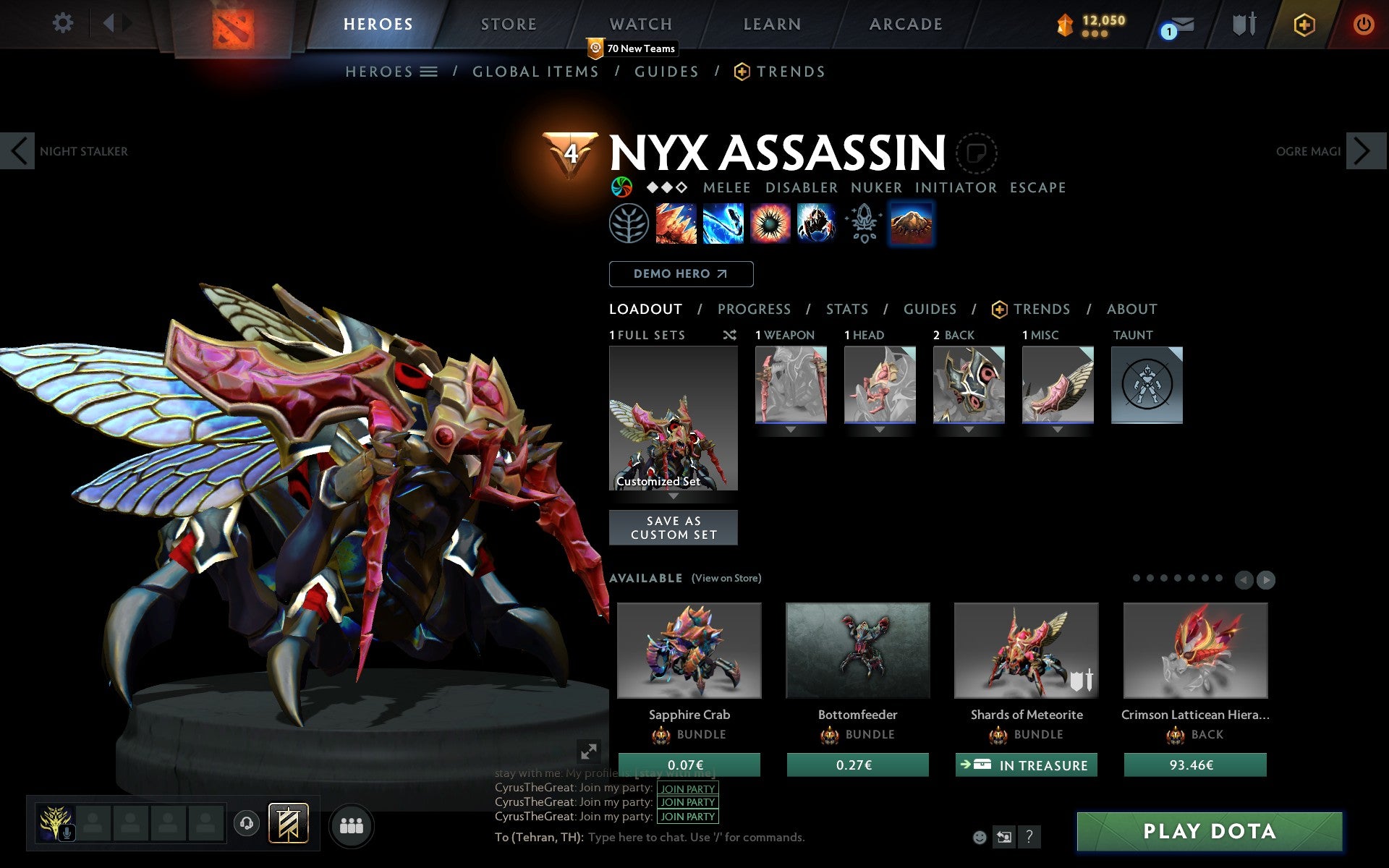
Task: Open the friends group icon in bottom bar
Action: 351,825
